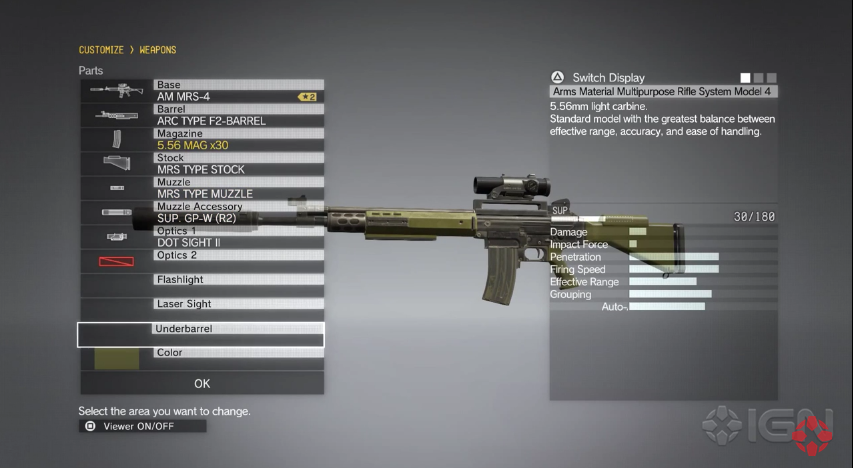Open the empty Optics 2 slot
The height and width of the screenshot is (468, 853).
pyautogui.click(x=238, y=262)
